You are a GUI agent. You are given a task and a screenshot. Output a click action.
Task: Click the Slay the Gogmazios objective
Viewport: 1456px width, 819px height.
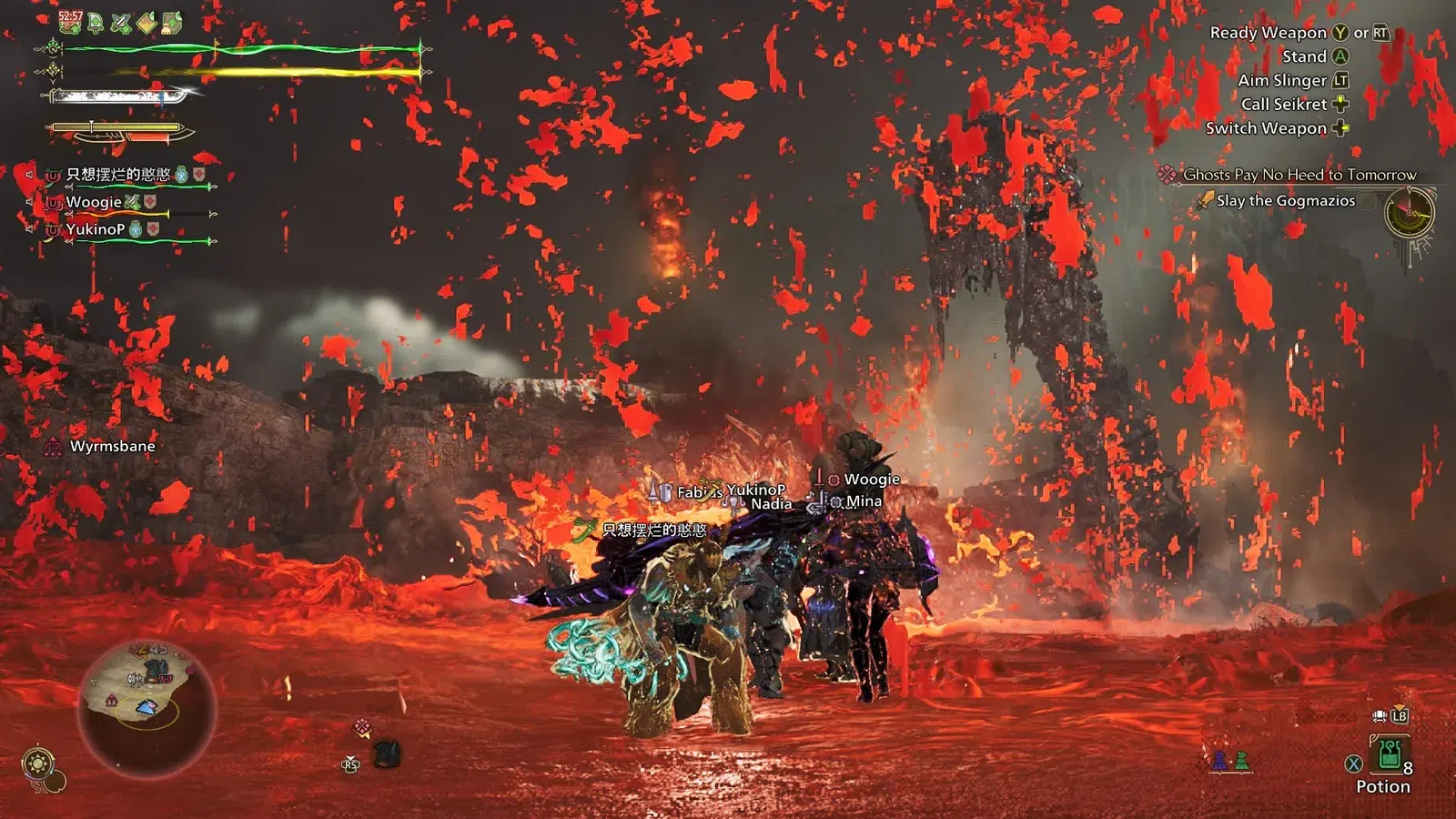1285,201
